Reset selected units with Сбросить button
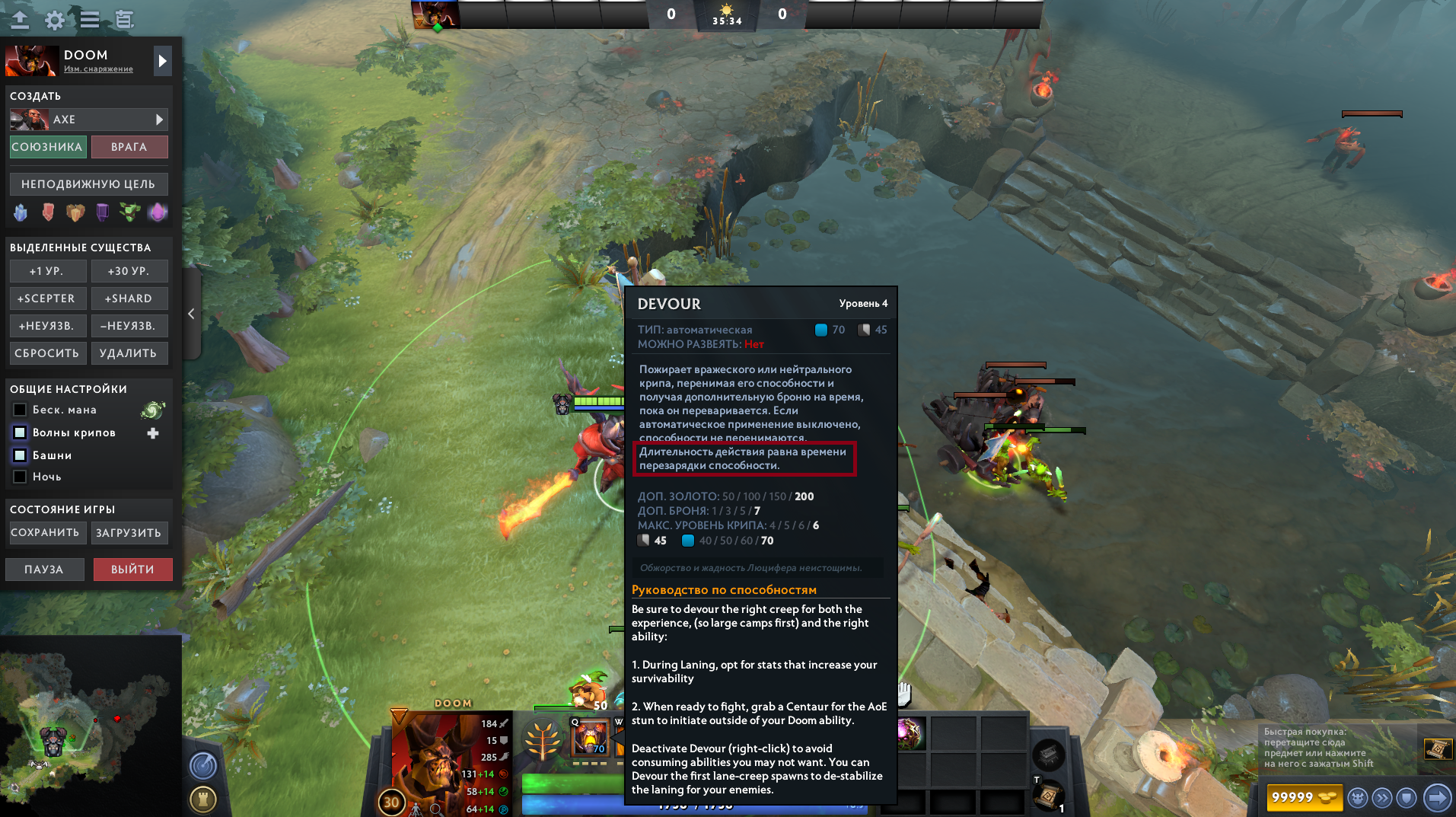 [47, 353]
